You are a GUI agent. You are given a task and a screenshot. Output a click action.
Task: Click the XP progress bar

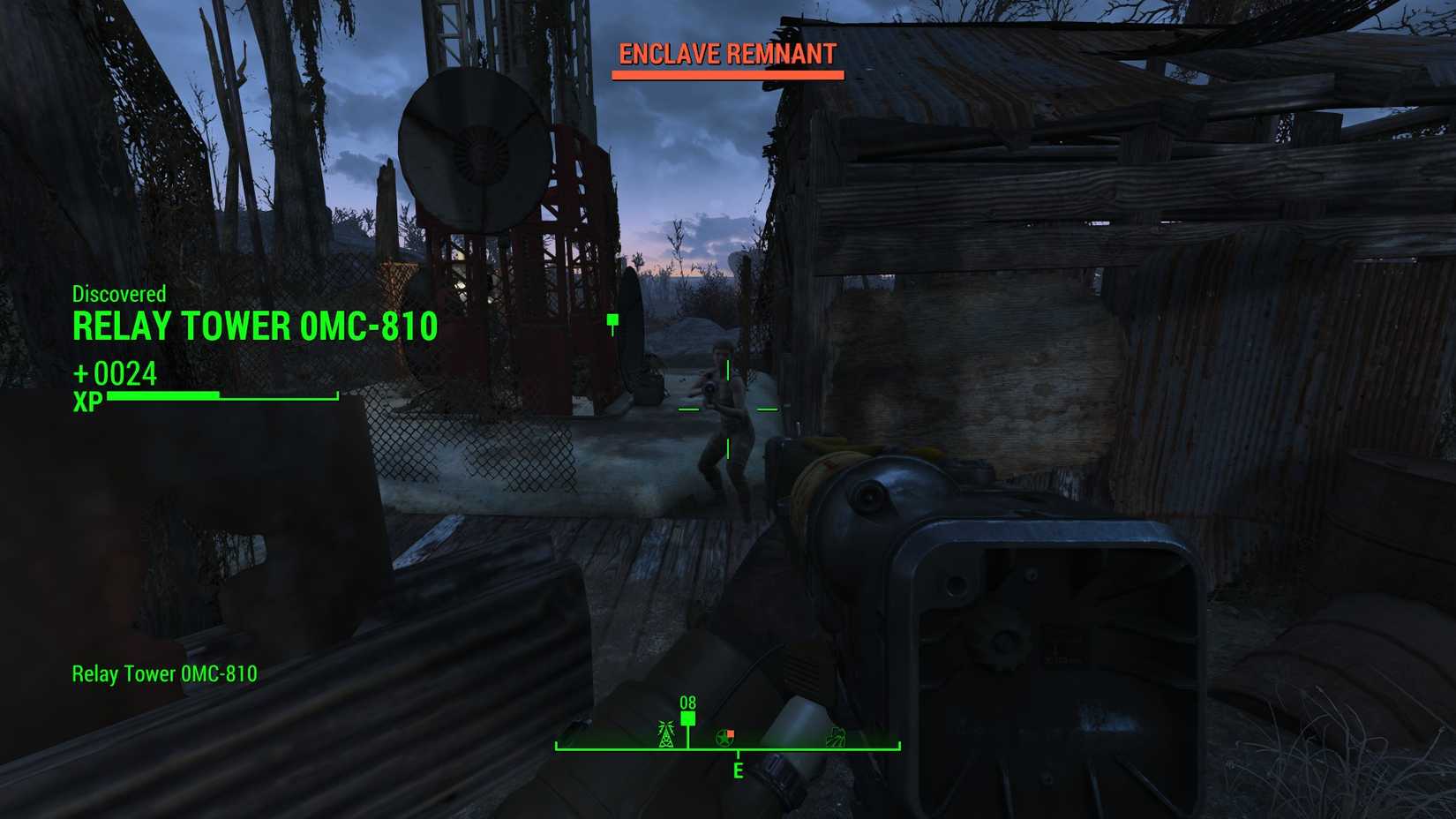tap(221, 397)
